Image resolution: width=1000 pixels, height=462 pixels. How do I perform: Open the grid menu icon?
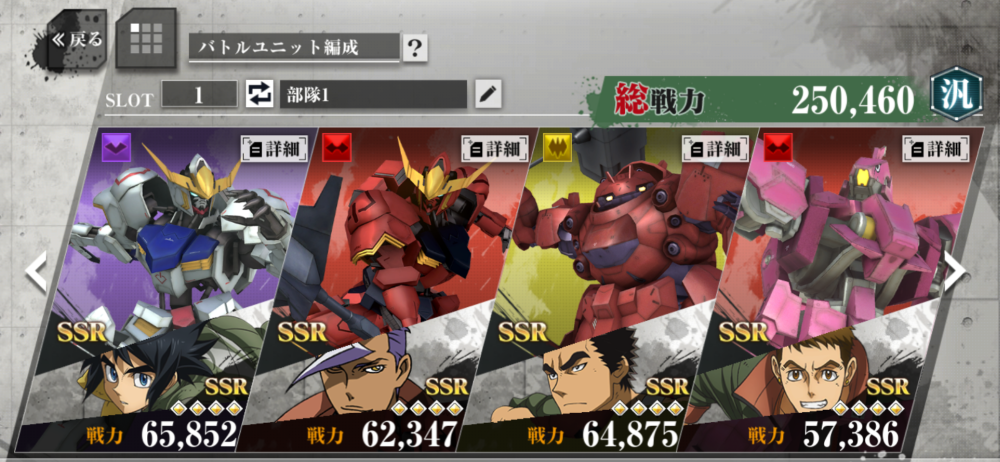click(146, 39)
